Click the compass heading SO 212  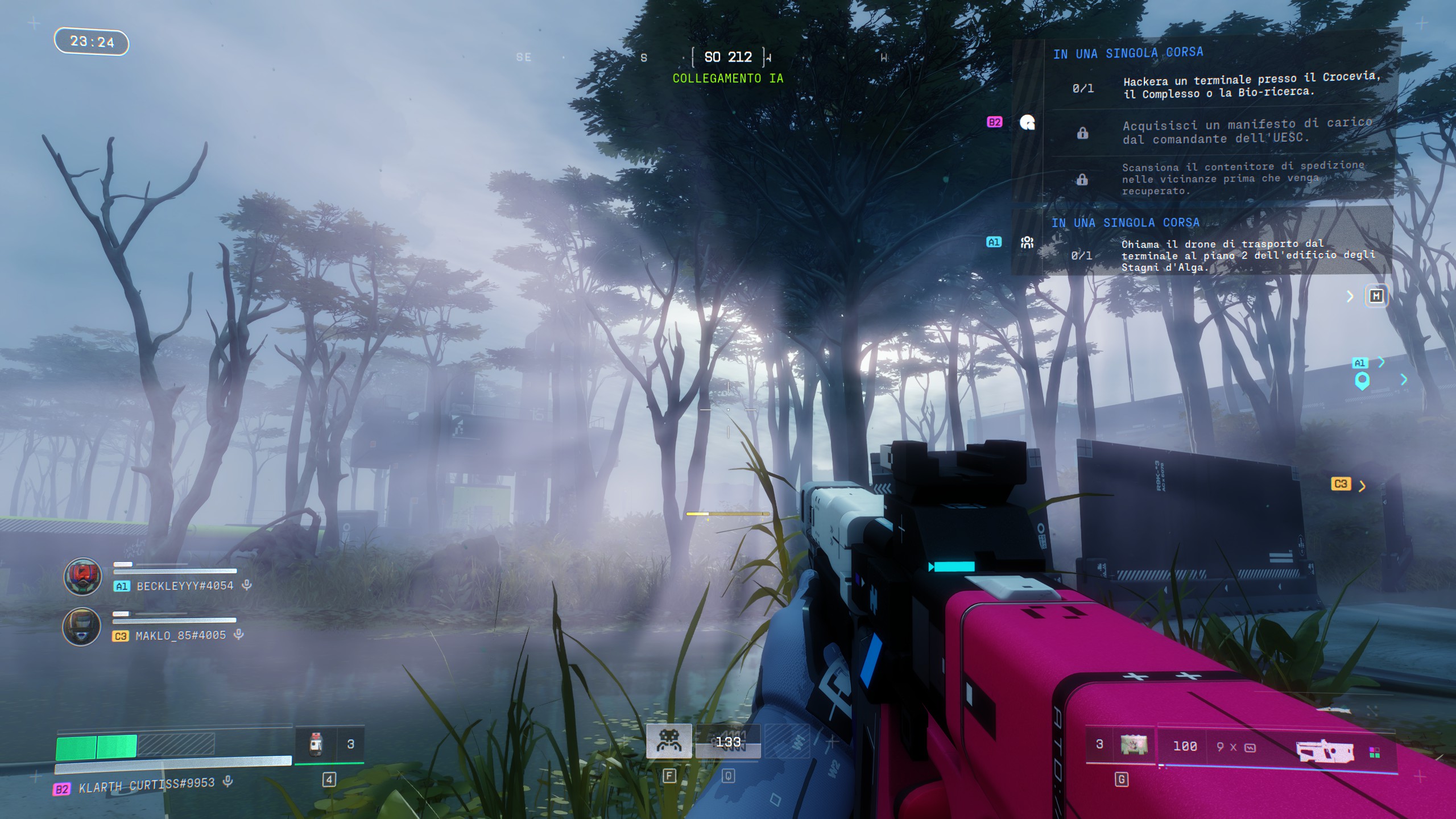click(x=728, y=57)
